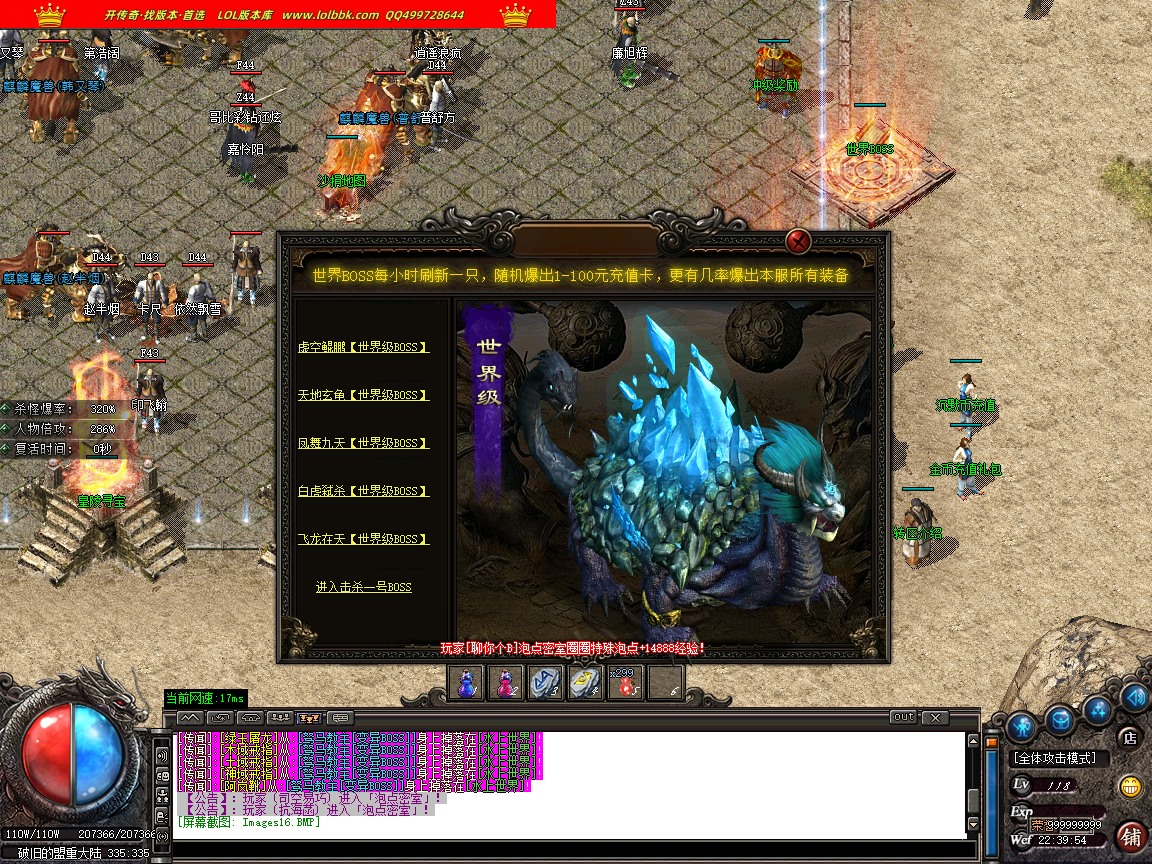
Task: Select the blue rune stone in slot 3
Action: [x=545, y=682]
